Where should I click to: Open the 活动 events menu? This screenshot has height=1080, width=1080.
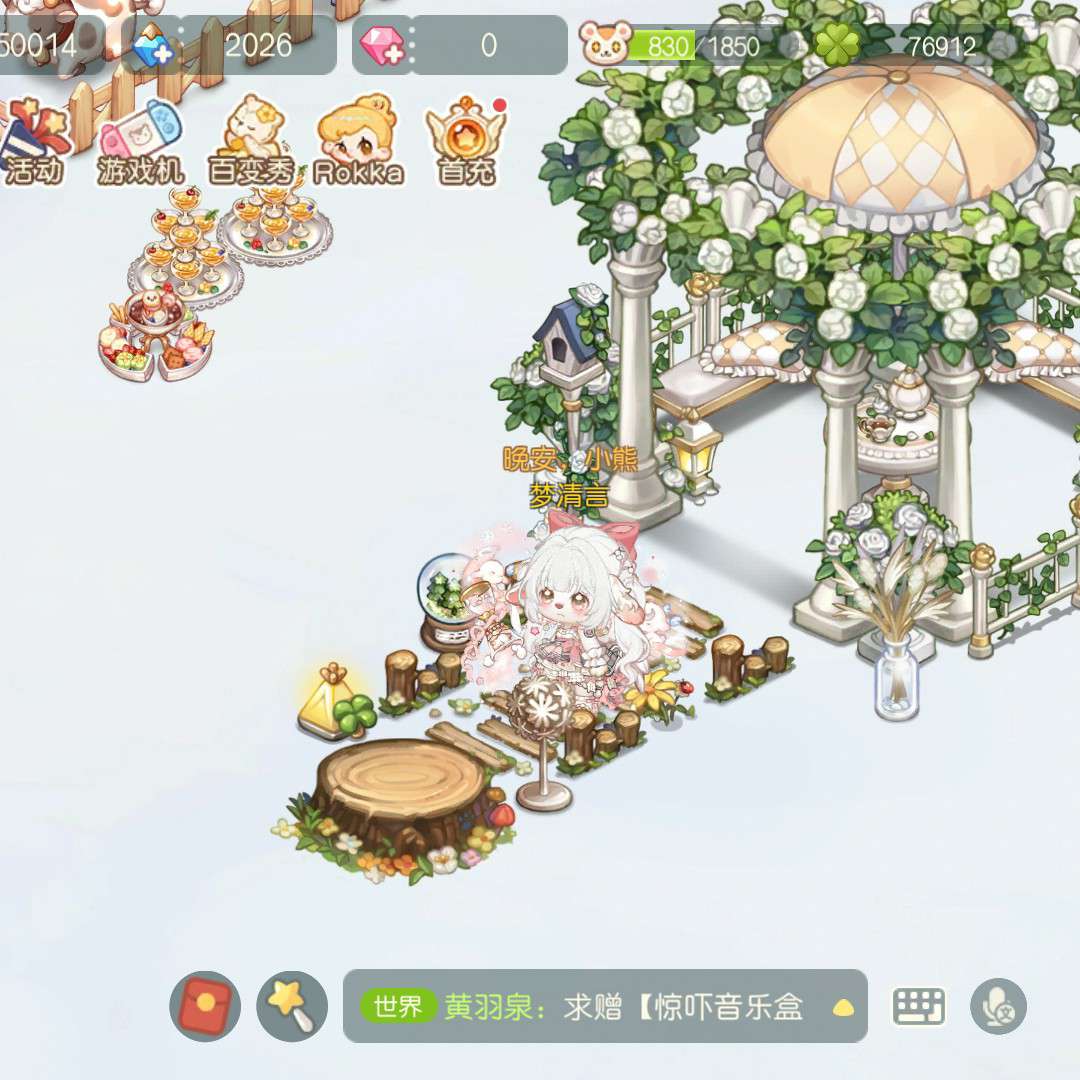pos(34,140)
